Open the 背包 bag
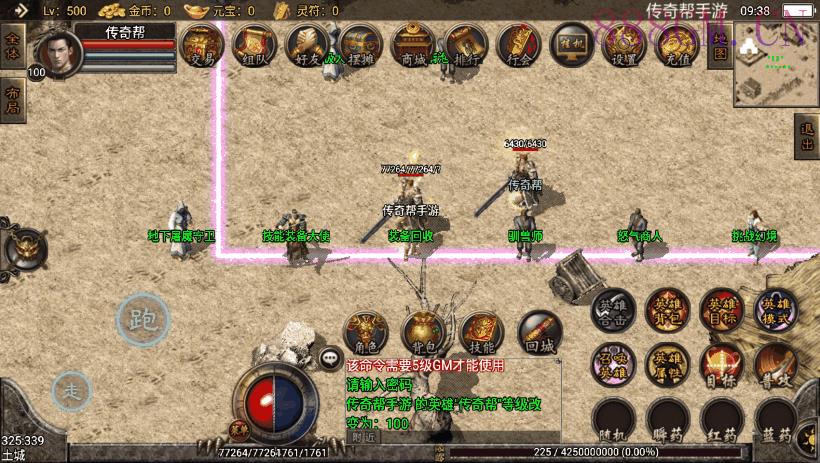The width and height of the screenshot is (820, 463). click(x=422, y=333)
